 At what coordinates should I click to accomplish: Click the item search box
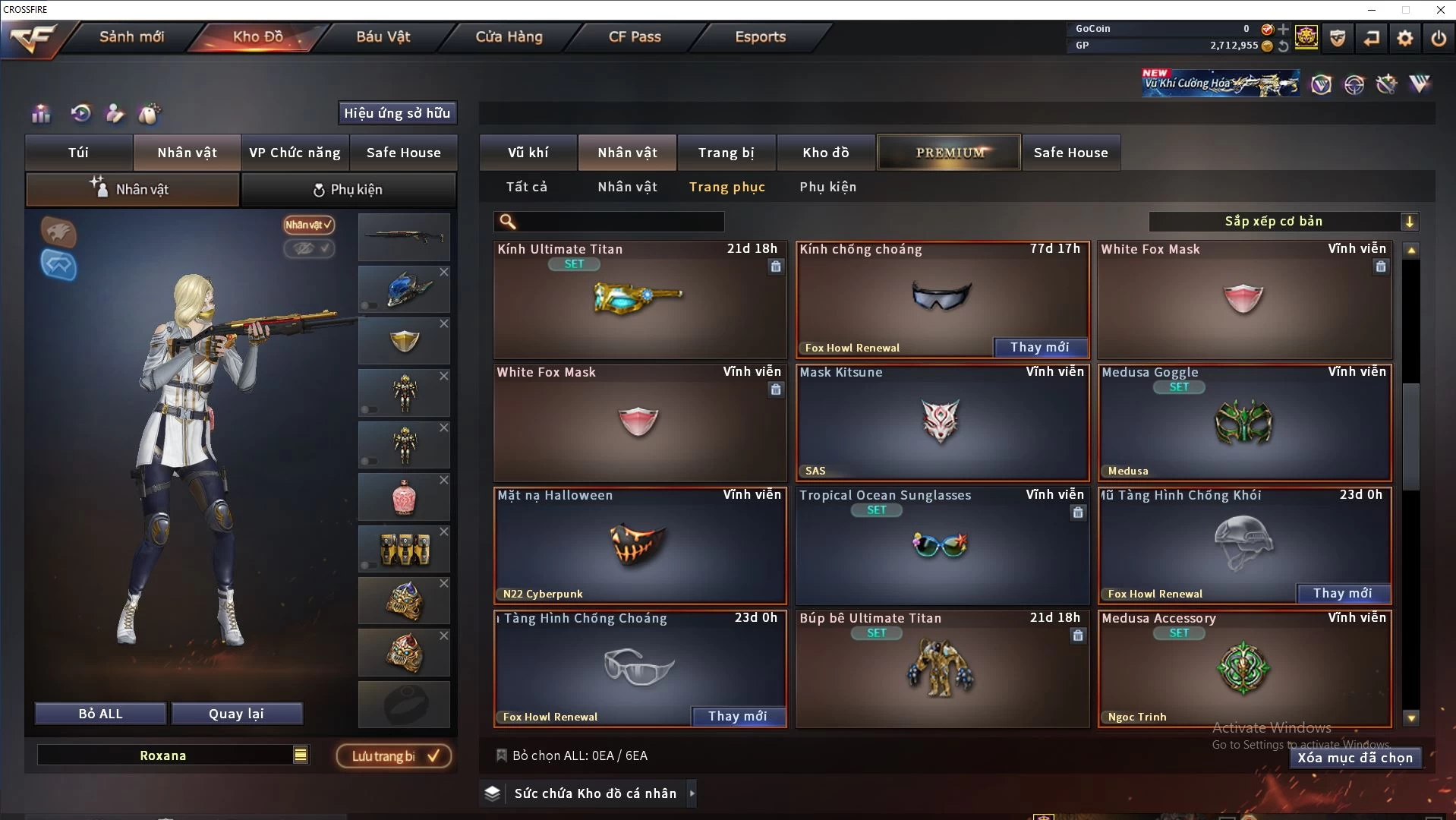[x=619, y=222]
